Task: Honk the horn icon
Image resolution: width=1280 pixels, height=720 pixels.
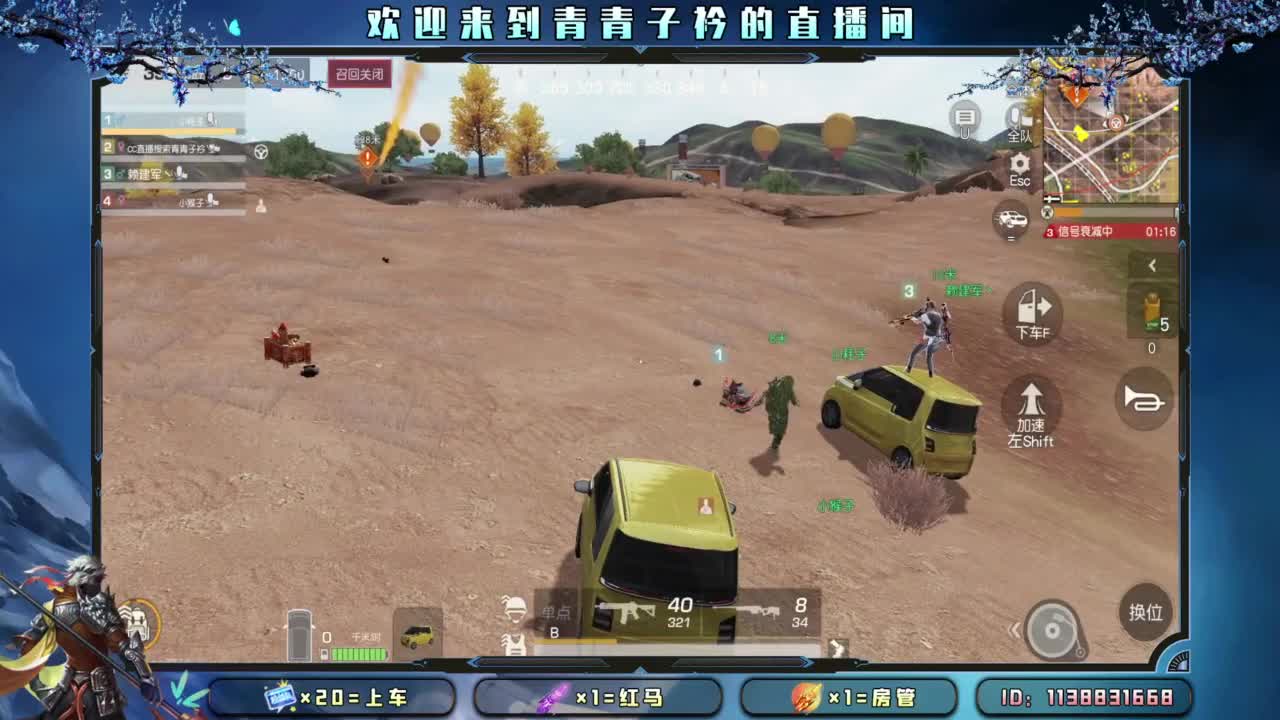Action: (1143, 400)
